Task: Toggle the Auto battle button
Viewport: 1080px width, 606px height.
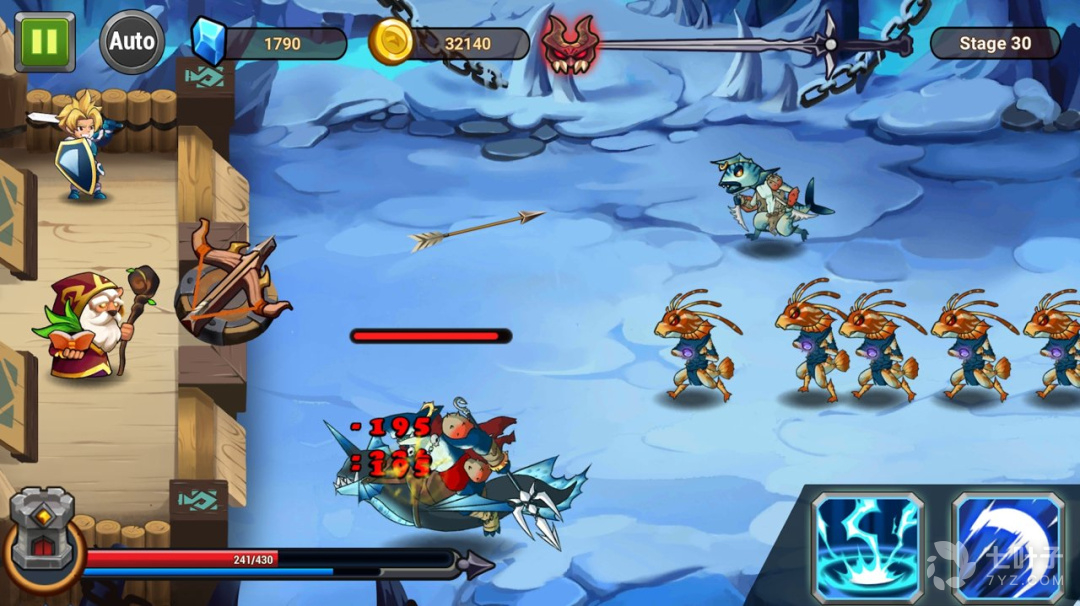Action: point(132,42)
